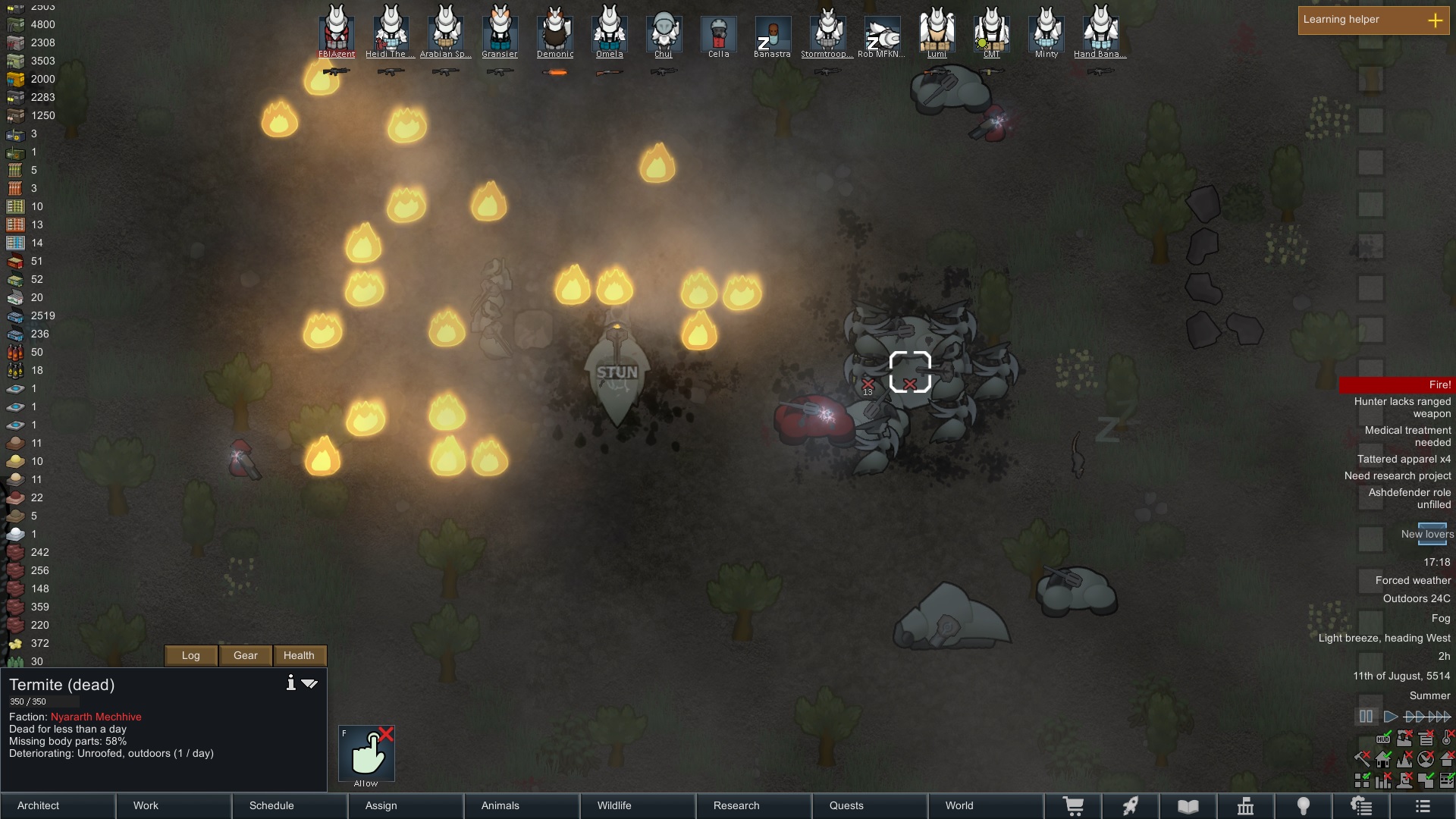Open the Schedule tab
The height and width of the screenshot is (819, 1456).
290,805
